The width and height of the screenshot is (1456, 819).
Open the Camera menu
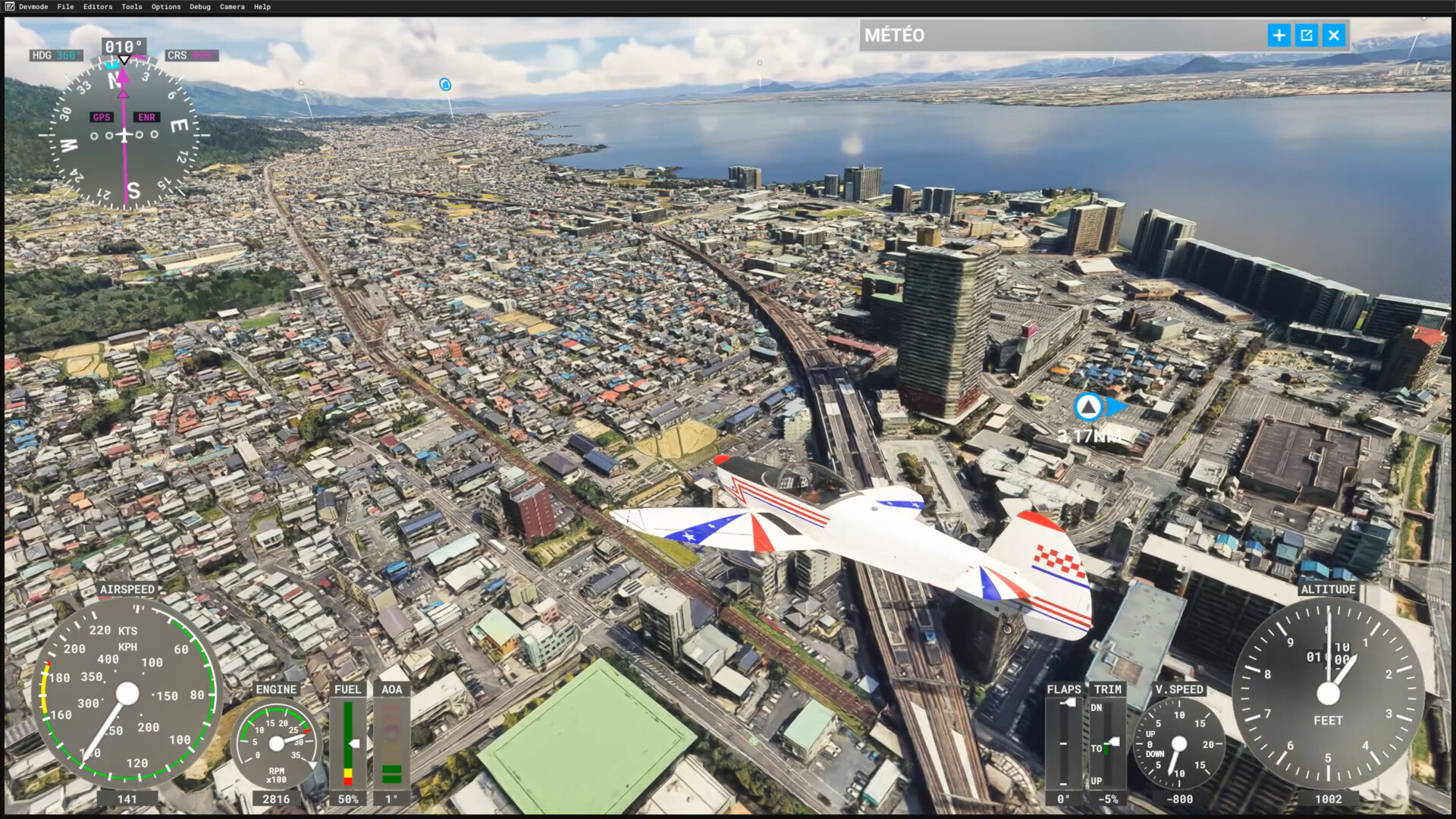pyautogui.click(x=232, y=7)
